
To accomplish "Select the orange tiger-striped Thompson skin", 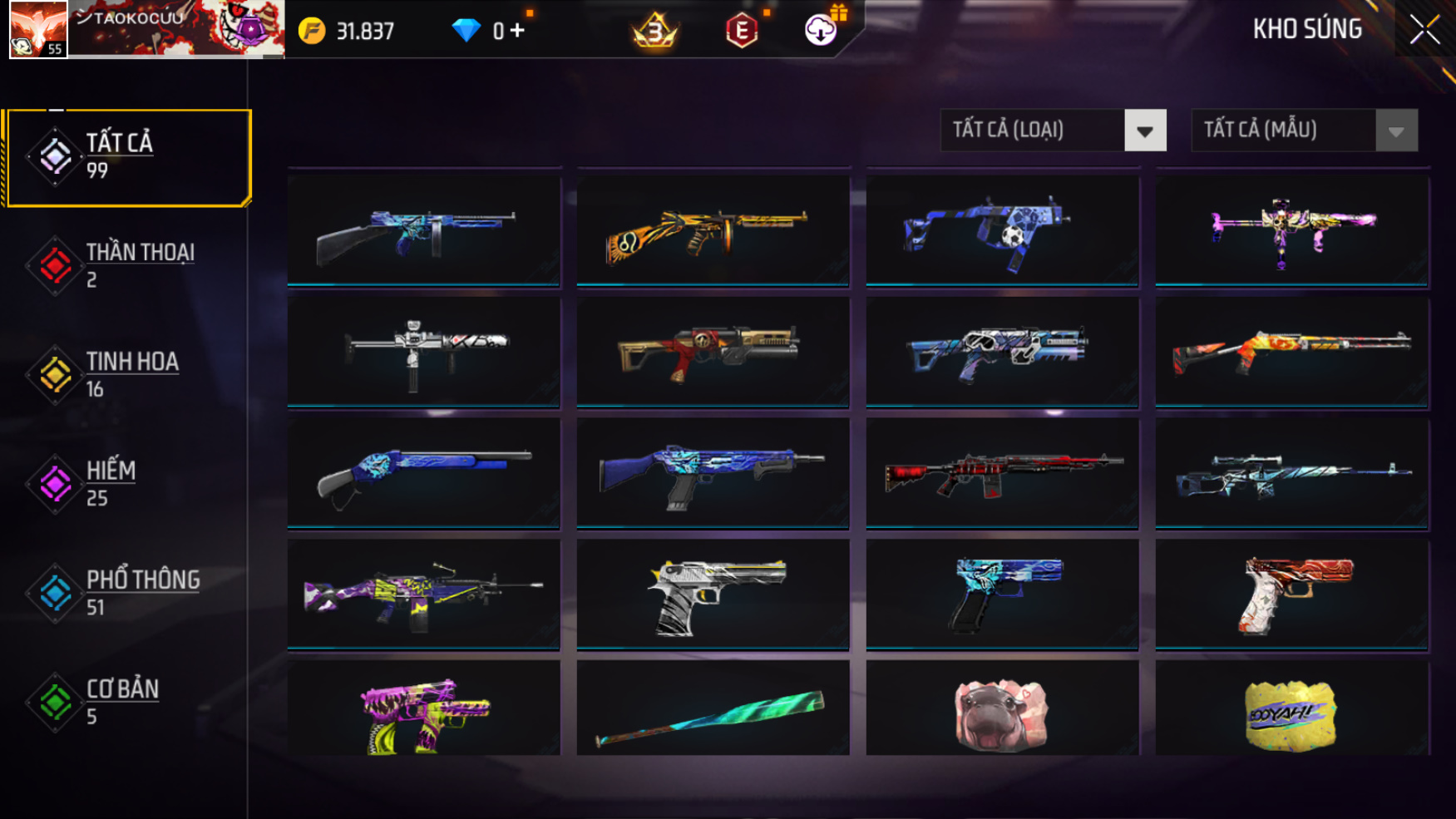I will (713, 230).
